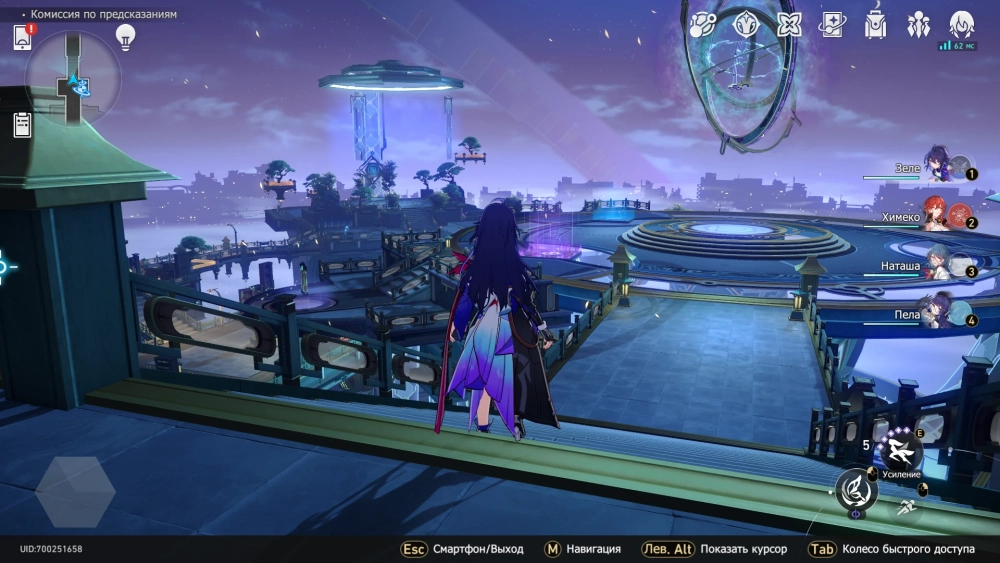Open the diamond-framed emblem icon in the top bar
This screenshot has width=1000, height=563.
pos(746,24)
